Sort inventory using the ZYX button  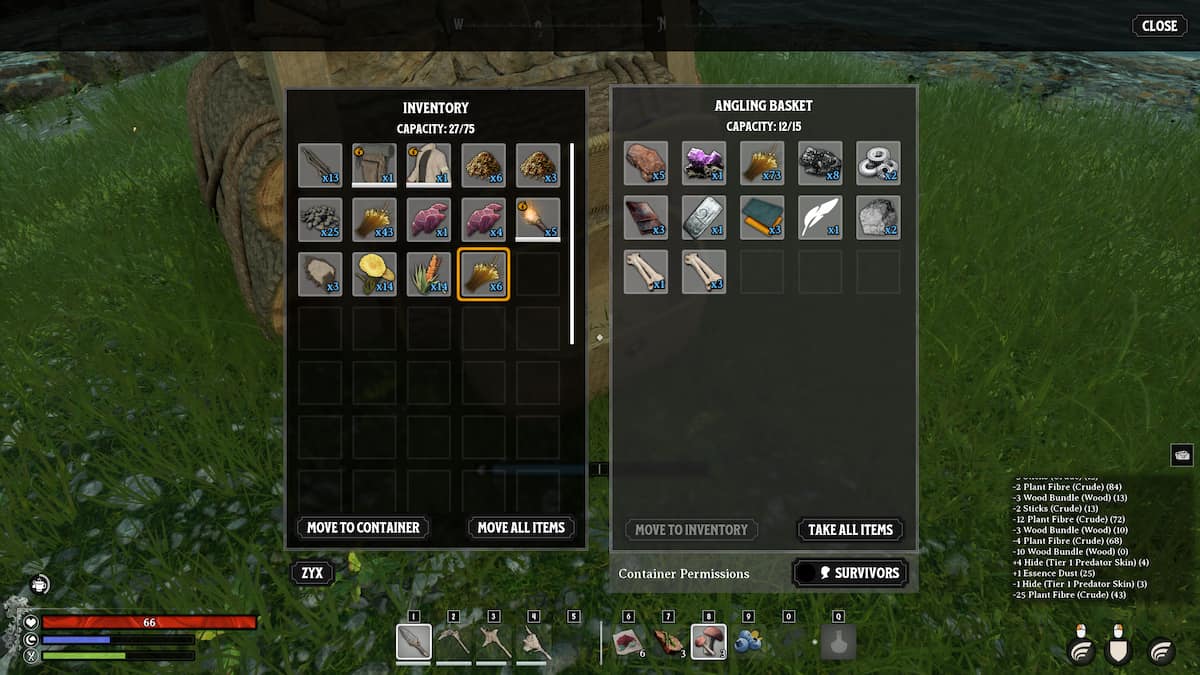(311, 573)
